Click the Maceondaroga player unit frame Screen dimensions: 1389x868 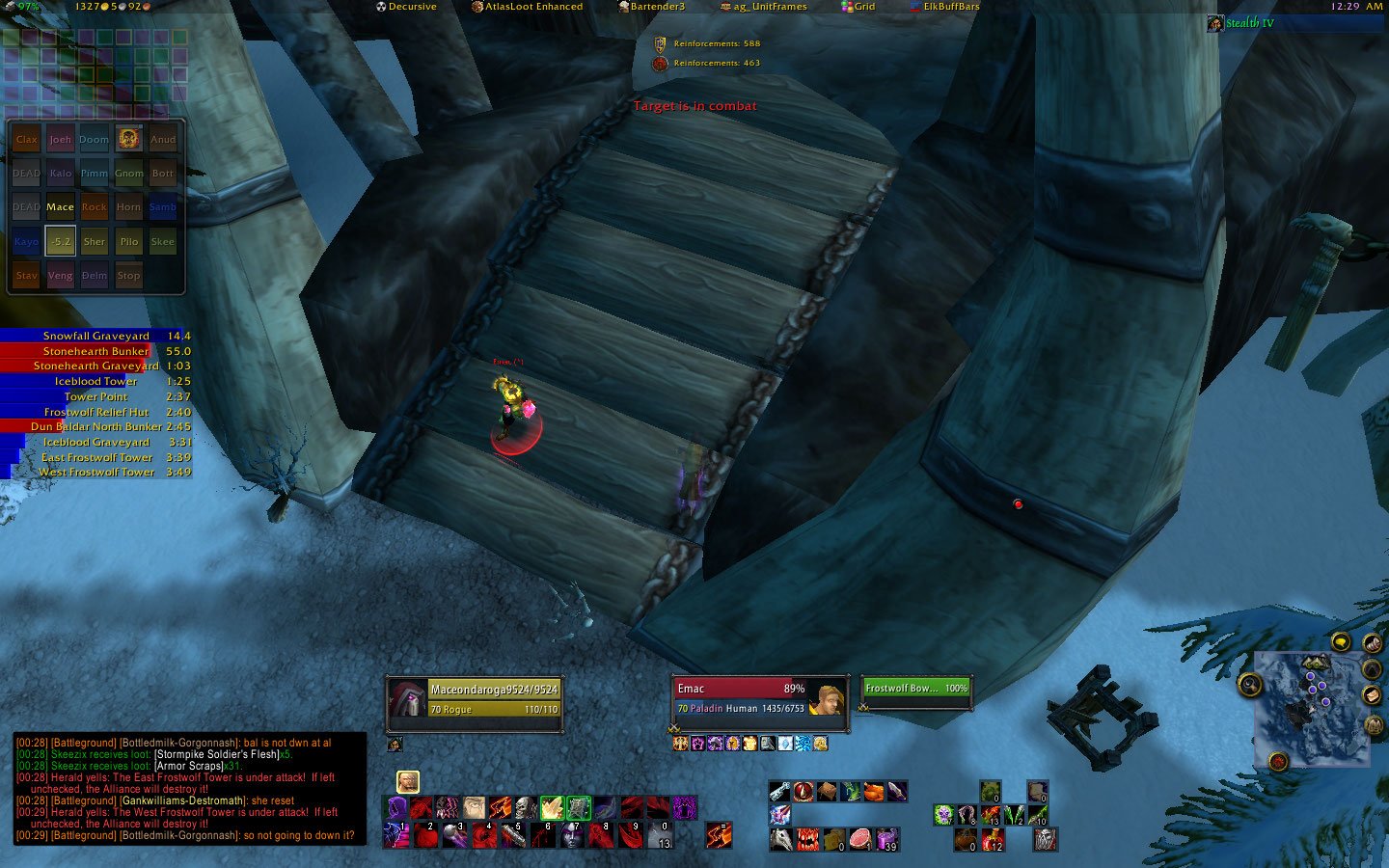coord(475,699)
